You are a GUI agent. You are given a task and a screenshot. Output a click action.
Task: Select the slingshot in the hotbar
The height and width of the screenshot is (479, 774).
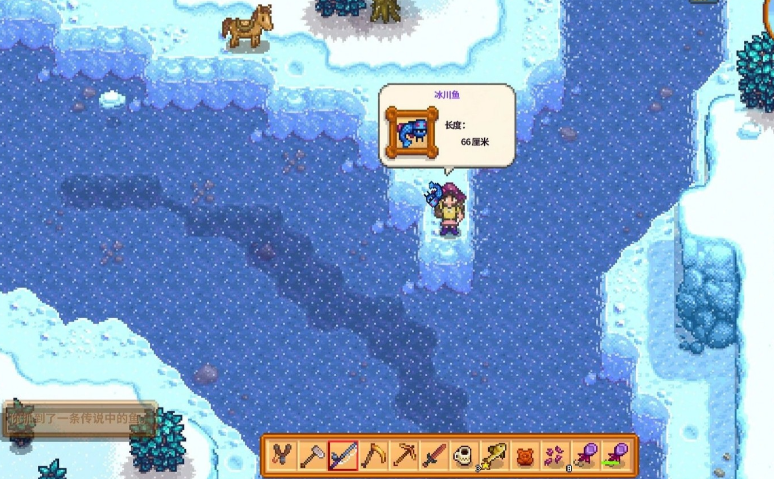pos(282,456)
